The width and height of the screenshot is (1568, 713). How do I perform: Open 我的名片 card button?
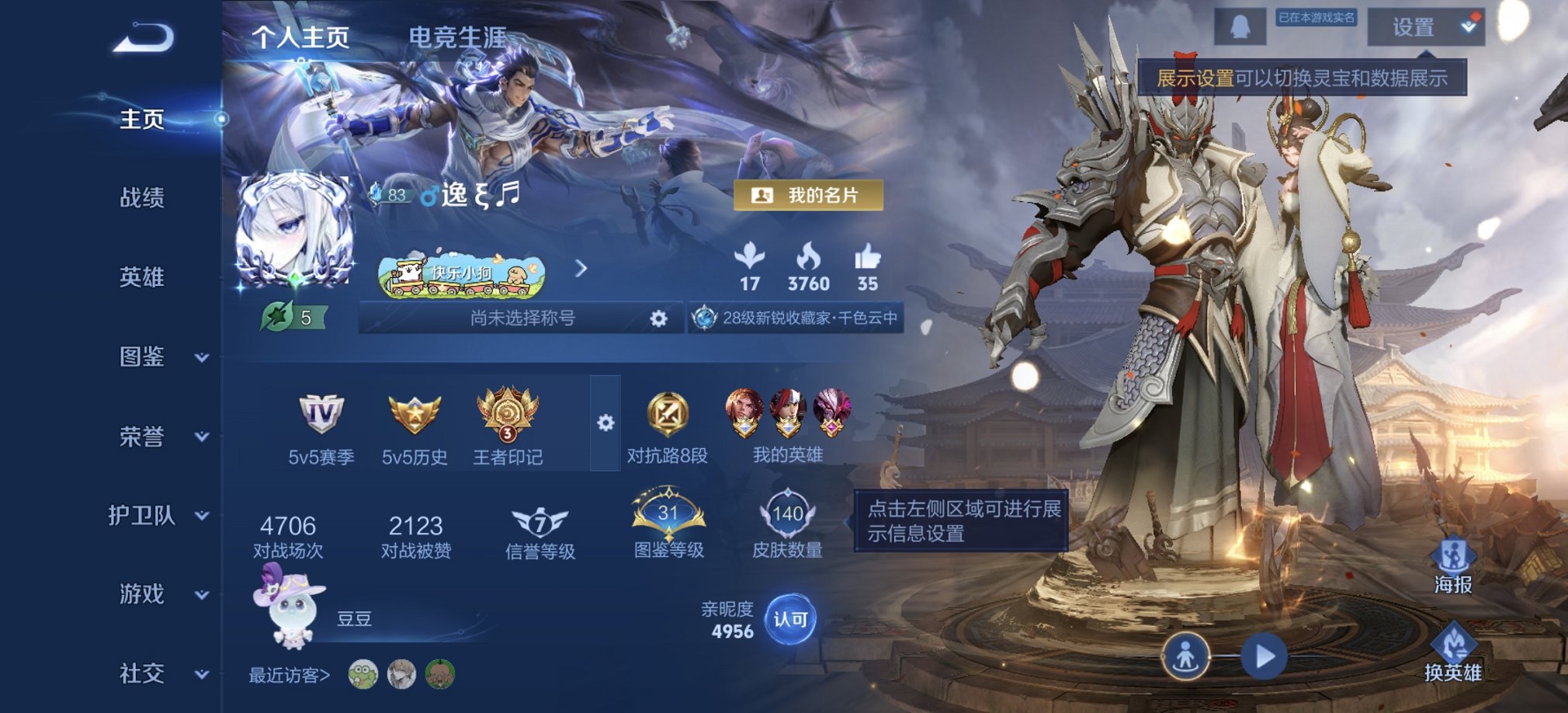[x=809, y=196]
